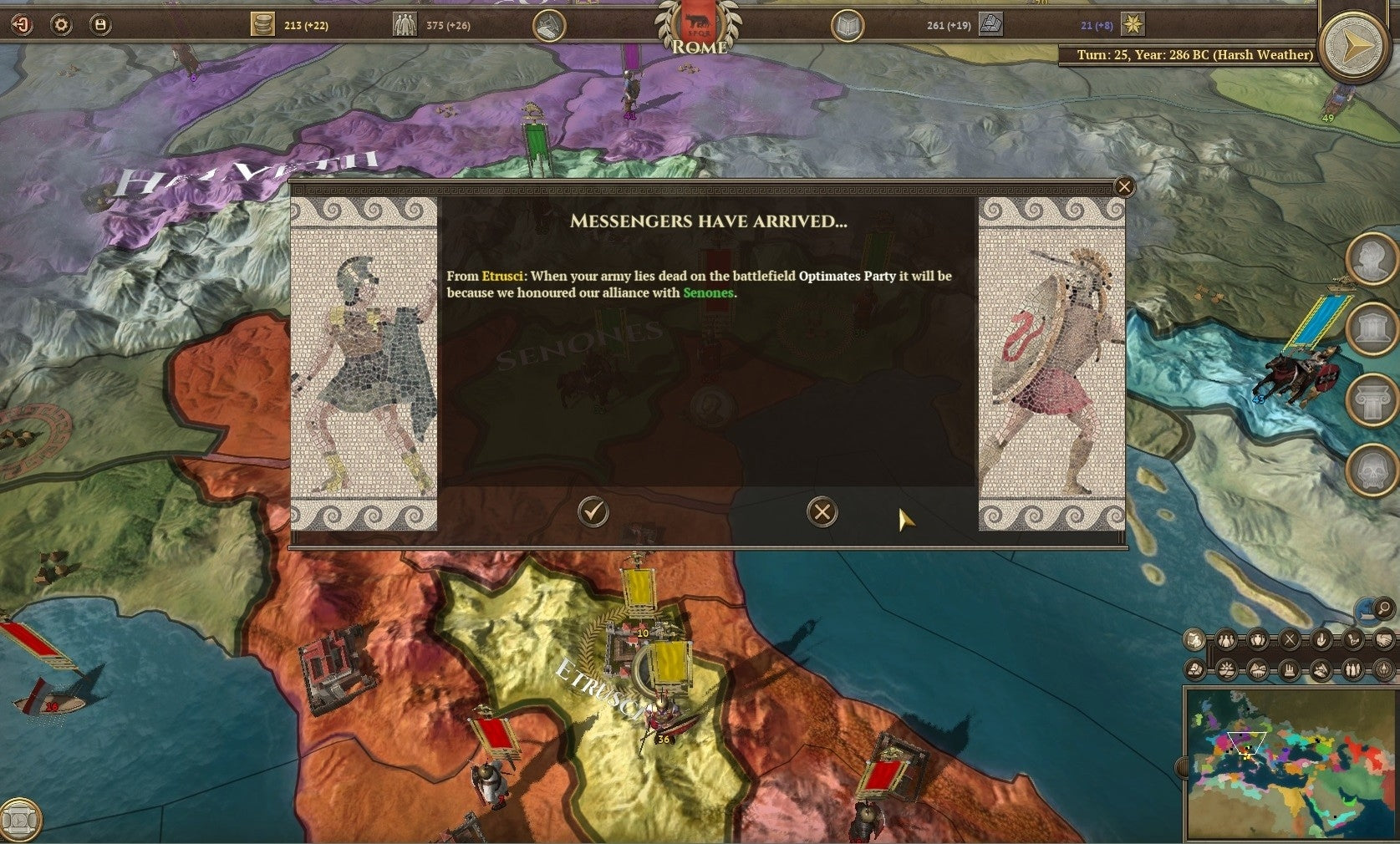This screenshot has height=844, width=1400.
Task: Click the exit door icon top-left
Action: click(x=22, y=24)
